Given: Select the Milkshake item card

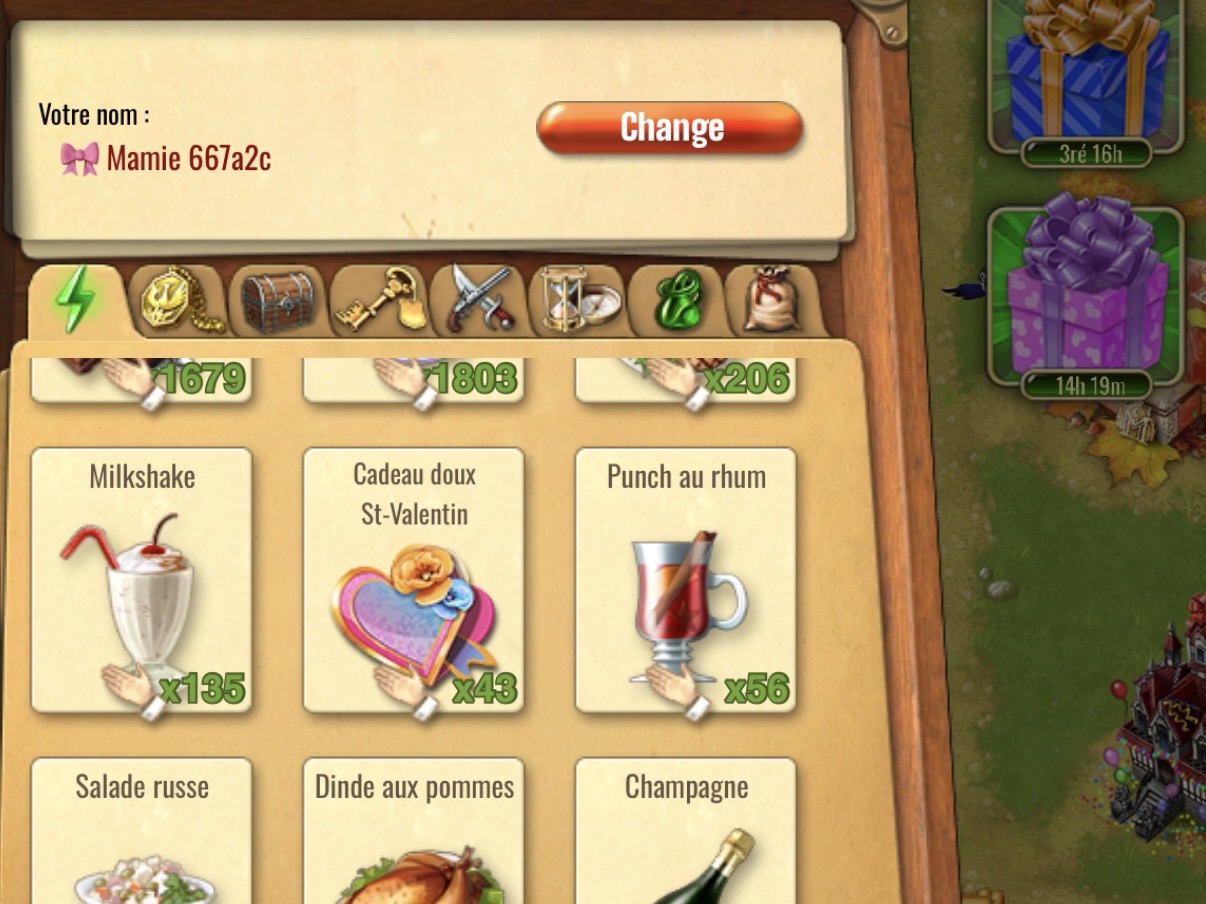Looking at the screenshot, I should coord(142,580).
